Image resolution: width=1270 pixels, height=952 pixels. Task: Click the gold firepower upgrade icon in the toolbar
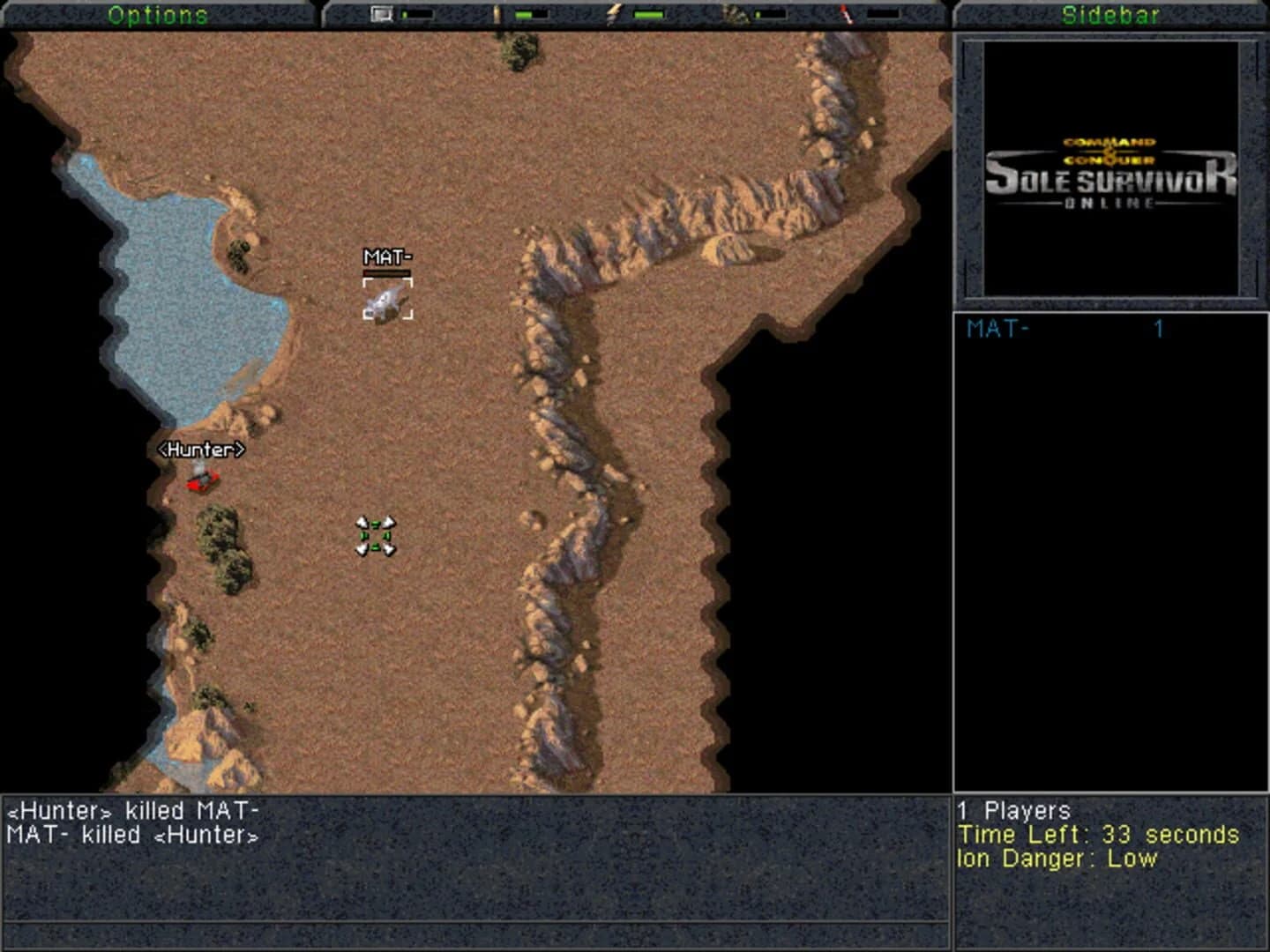497,14
